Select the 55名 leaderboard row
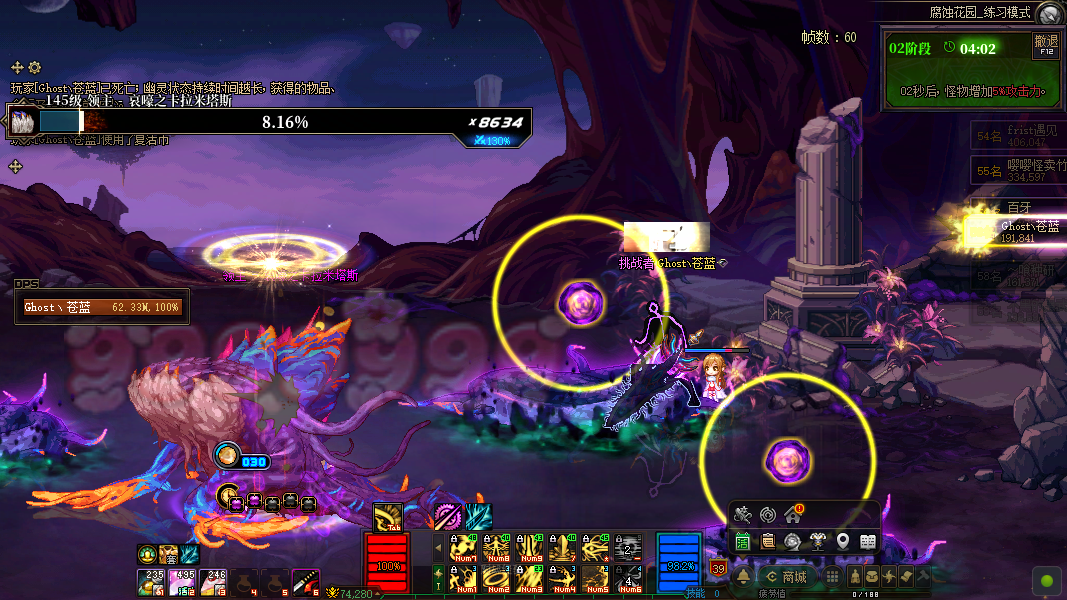Image resolution: width=1067 pixels, height=600 pixels. (x=1016, y=171)
